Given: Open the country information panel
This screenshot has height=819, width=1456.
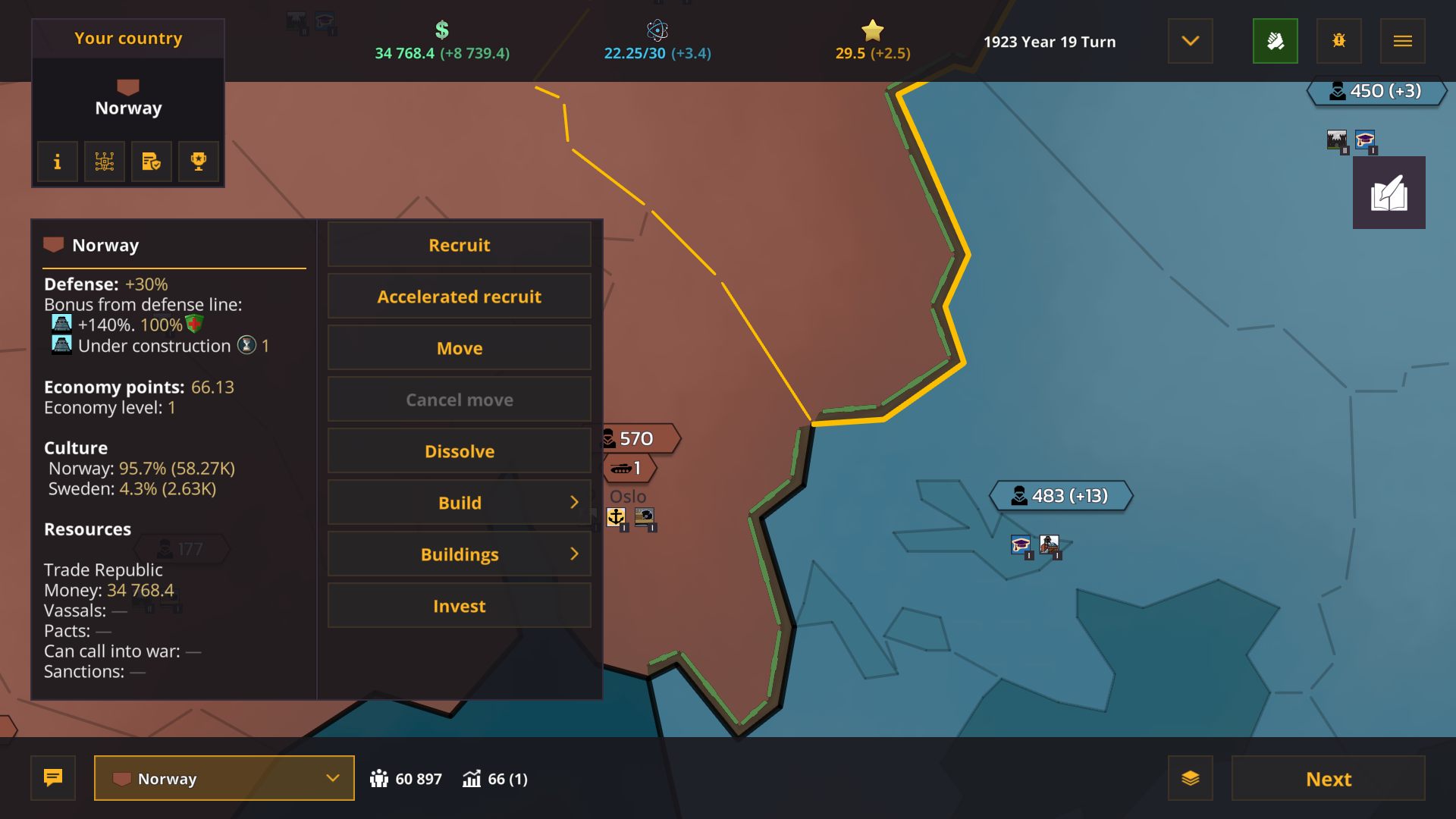Looking at the screenshot, I should click(x=57, y=161).
